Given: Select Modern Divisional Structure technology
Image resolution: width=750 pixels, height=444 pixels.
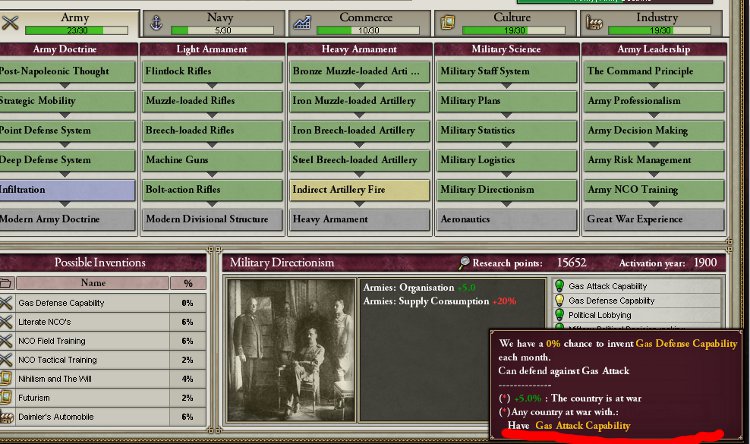Looking at the screenshot, I should [212, 219].
